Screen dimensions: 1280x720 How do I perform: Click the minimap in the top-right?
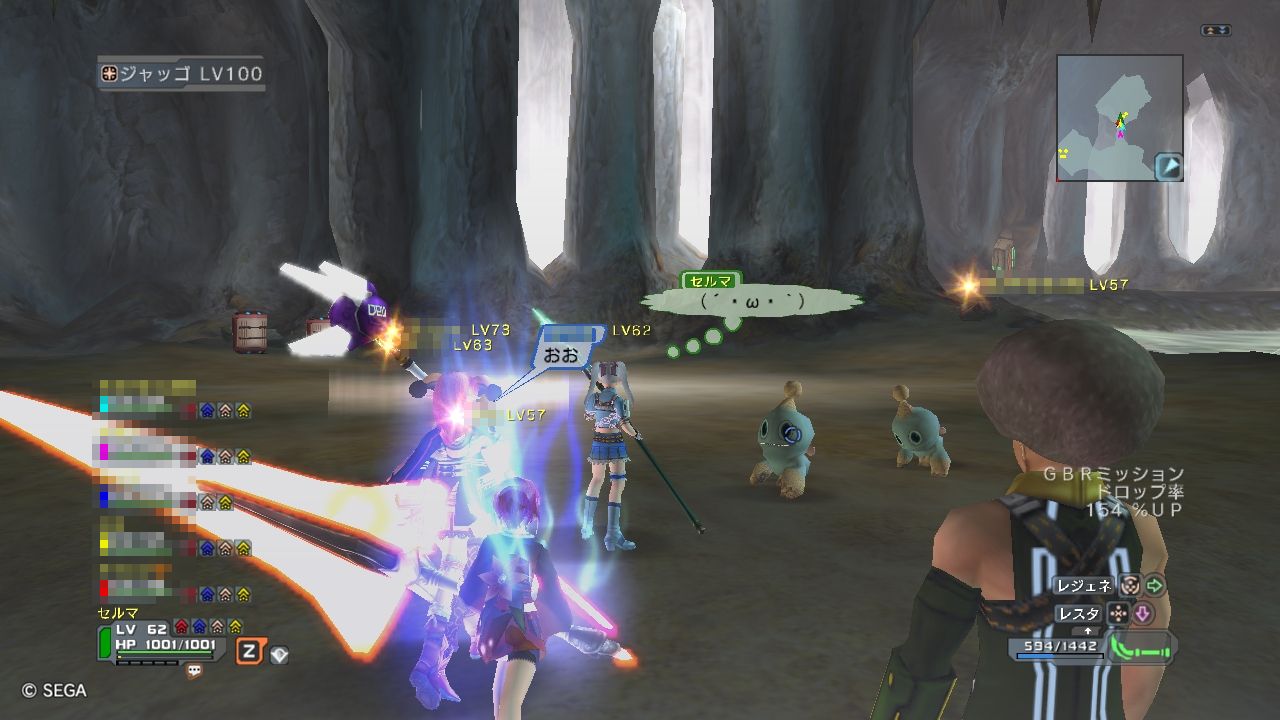[x=1110, y=116]
